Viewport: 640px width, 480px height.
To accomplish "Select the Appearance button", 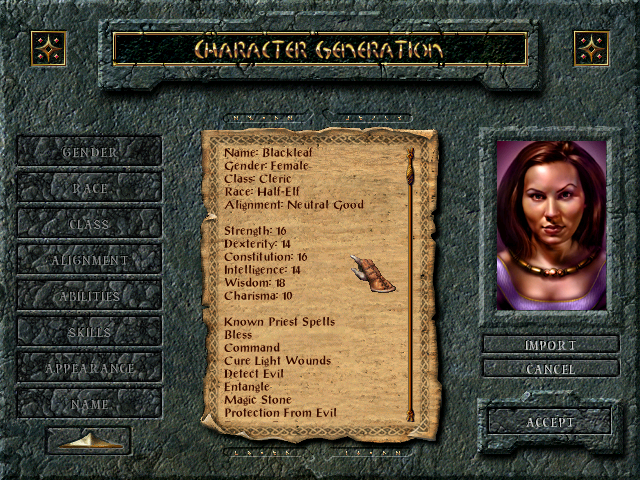I will coord(89,368).
